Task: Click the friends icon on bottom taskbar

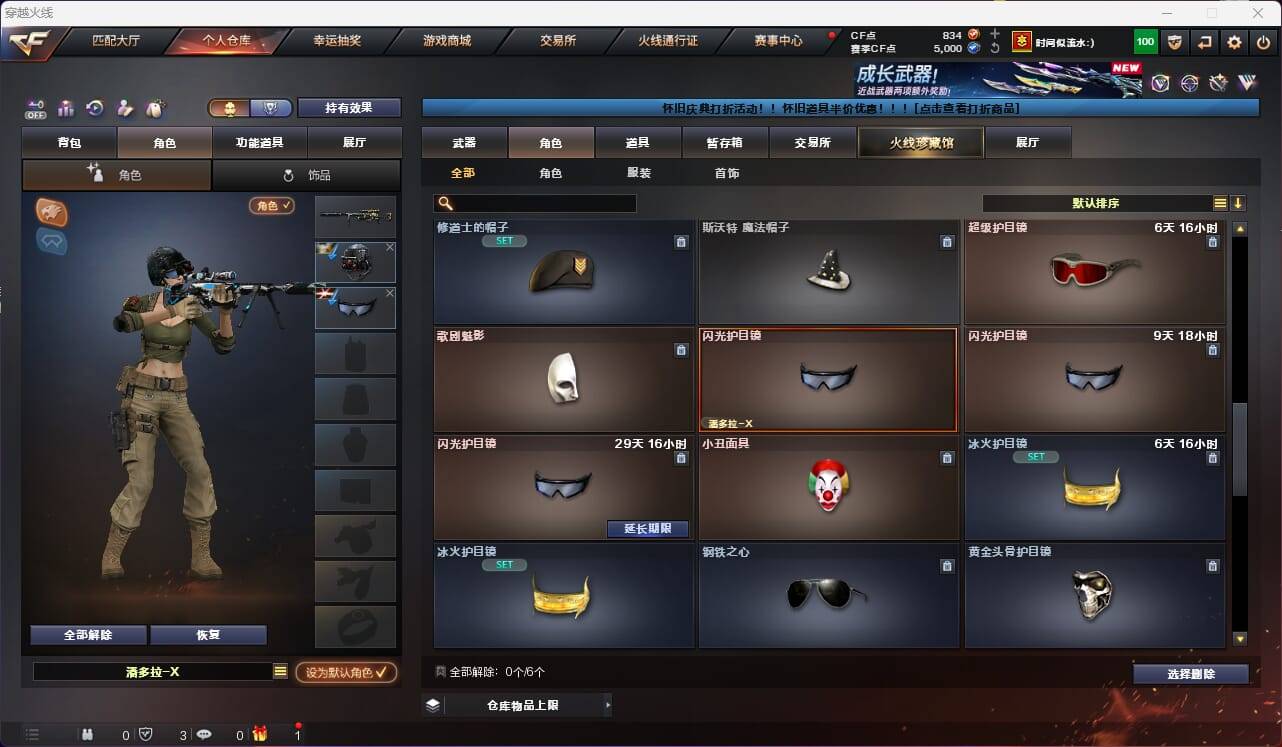Action: coord(88,735)
